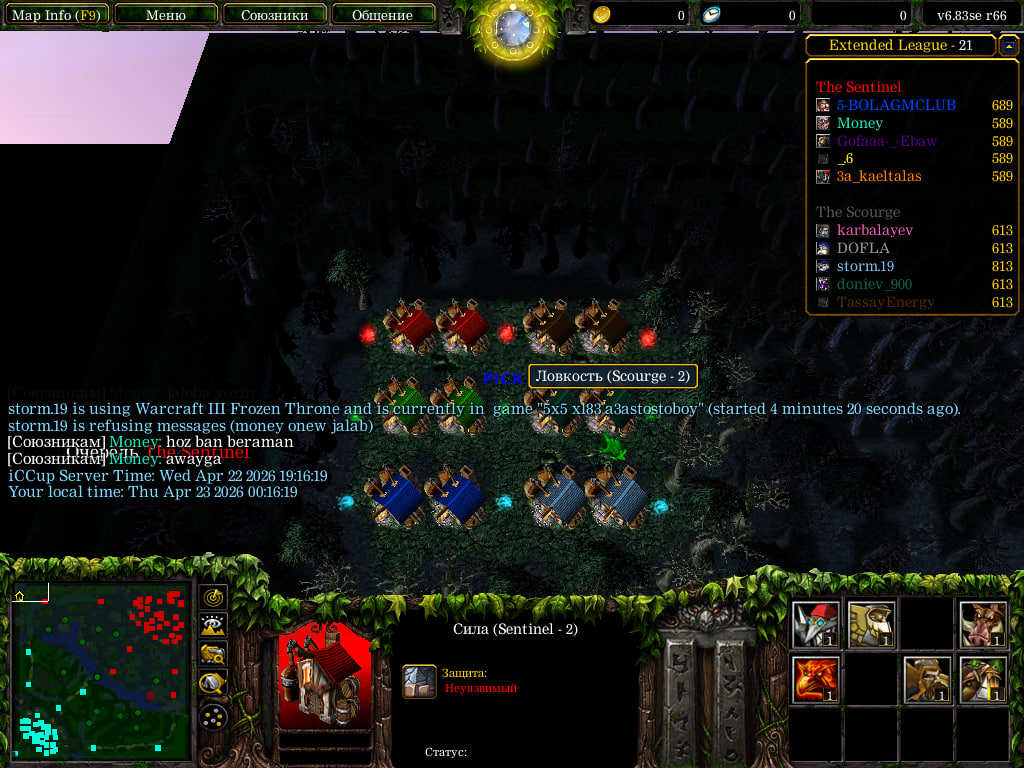Activate the minimap signal ping button
This screenshot has height=768, width=1024.
click(213, 597)
